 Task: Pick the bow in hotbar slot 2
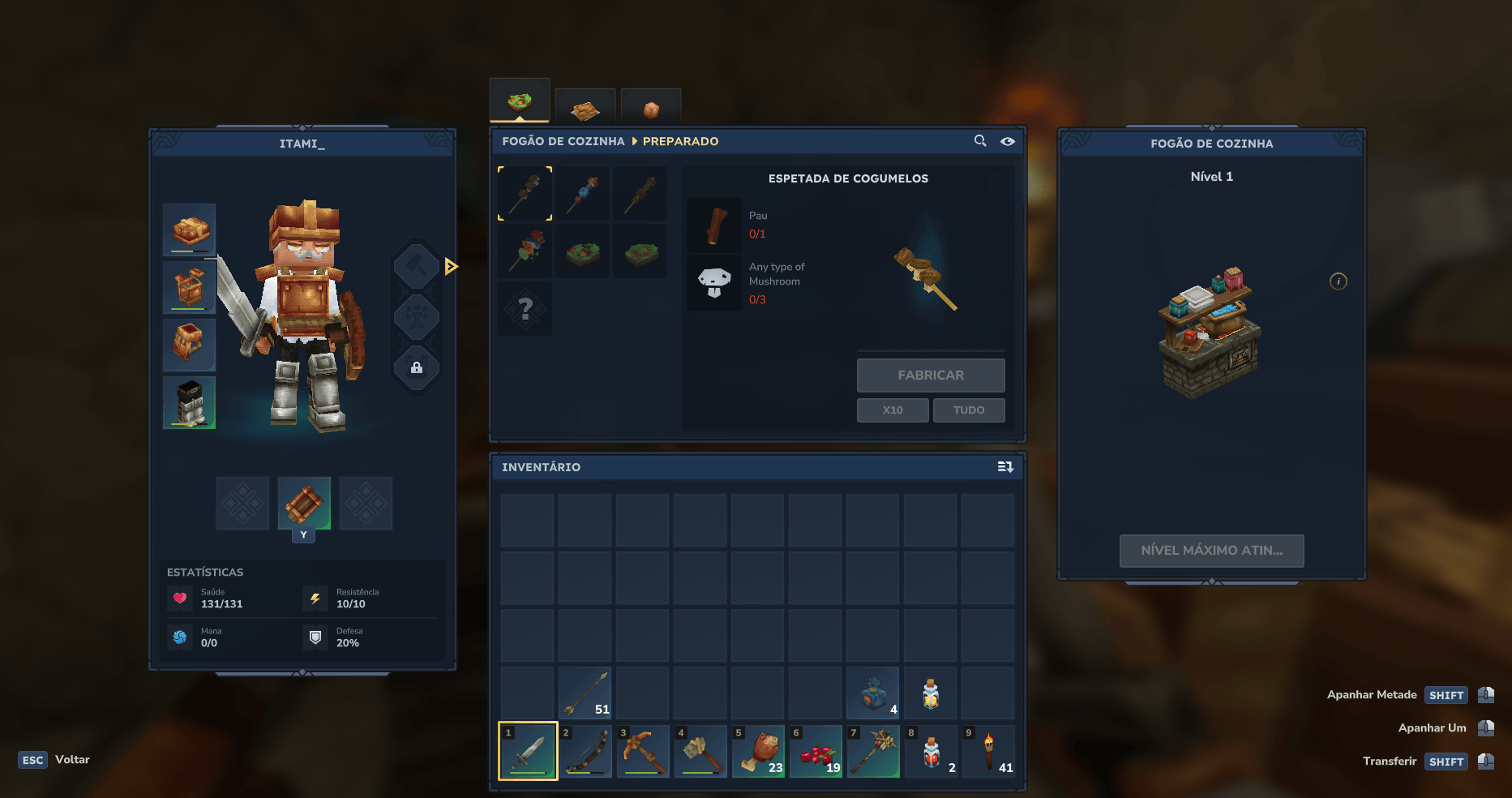(x=585, y=751)
